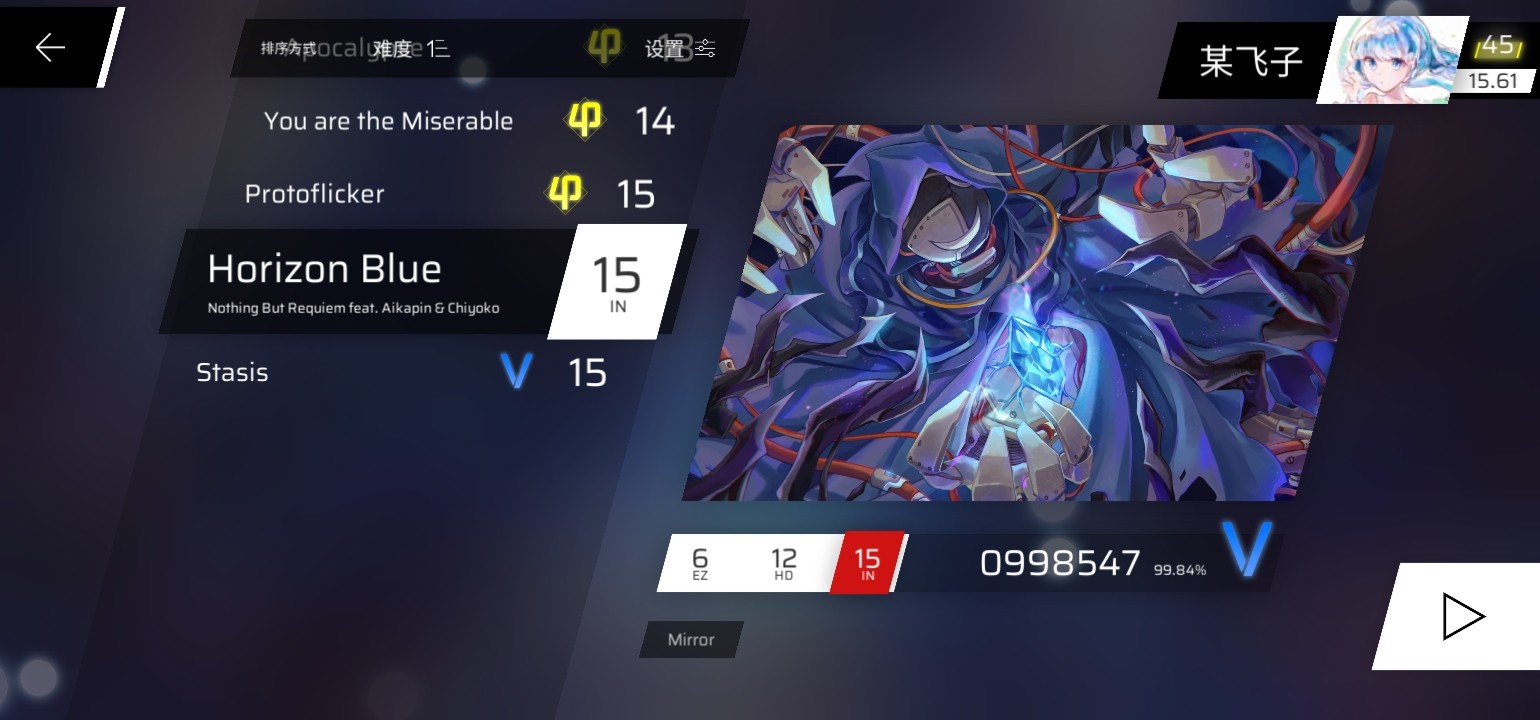Select the IN 15 difficulty tab

(866, 562)
